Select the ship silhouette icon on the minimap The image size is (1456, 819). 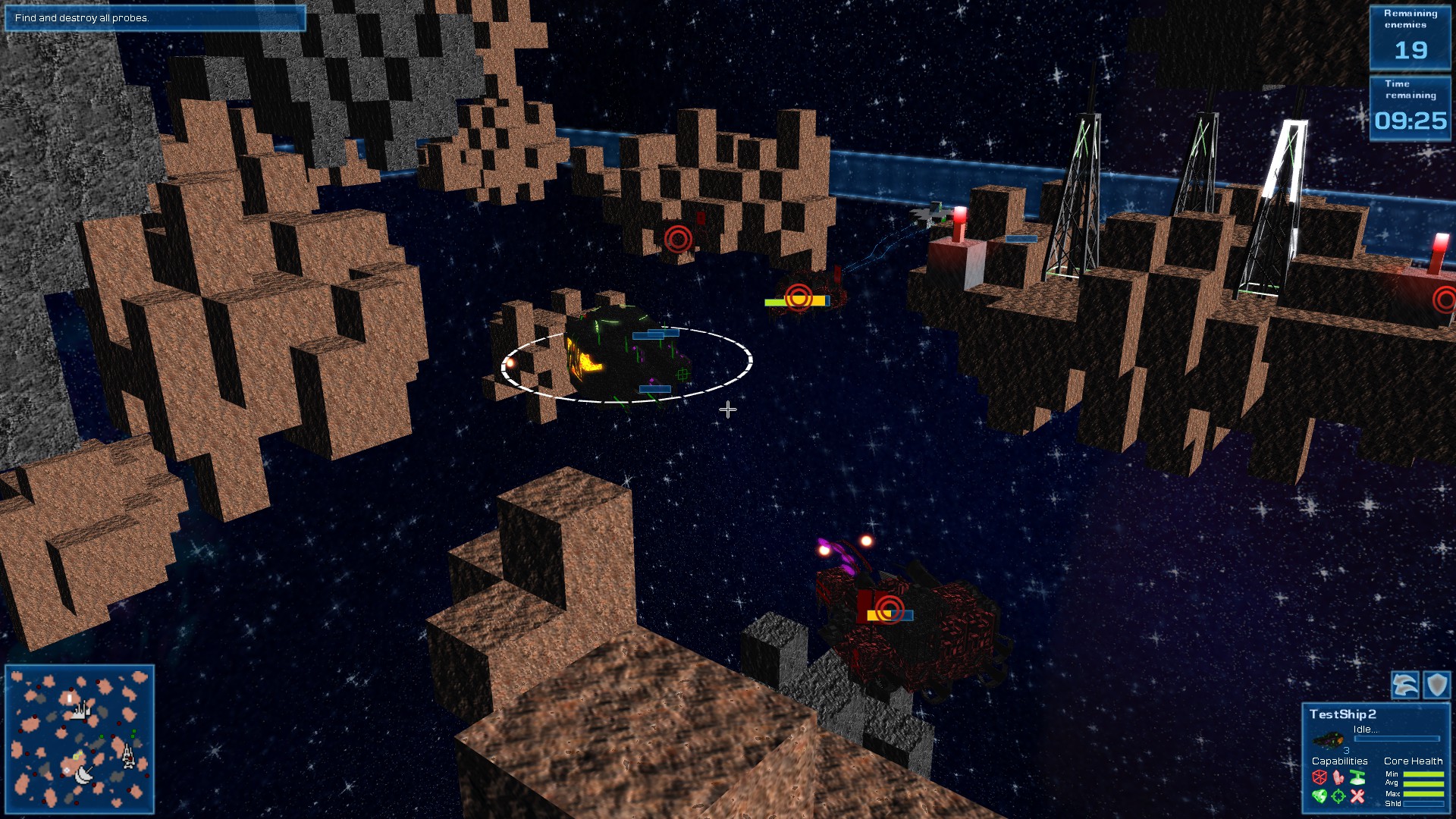point(128,756)
